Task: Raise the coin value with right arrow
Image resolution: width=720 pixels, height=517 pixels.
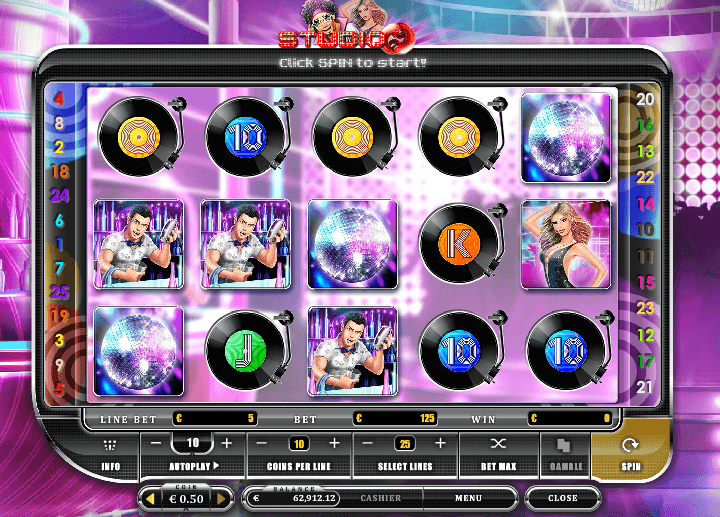Action: (x=222, y=498)
